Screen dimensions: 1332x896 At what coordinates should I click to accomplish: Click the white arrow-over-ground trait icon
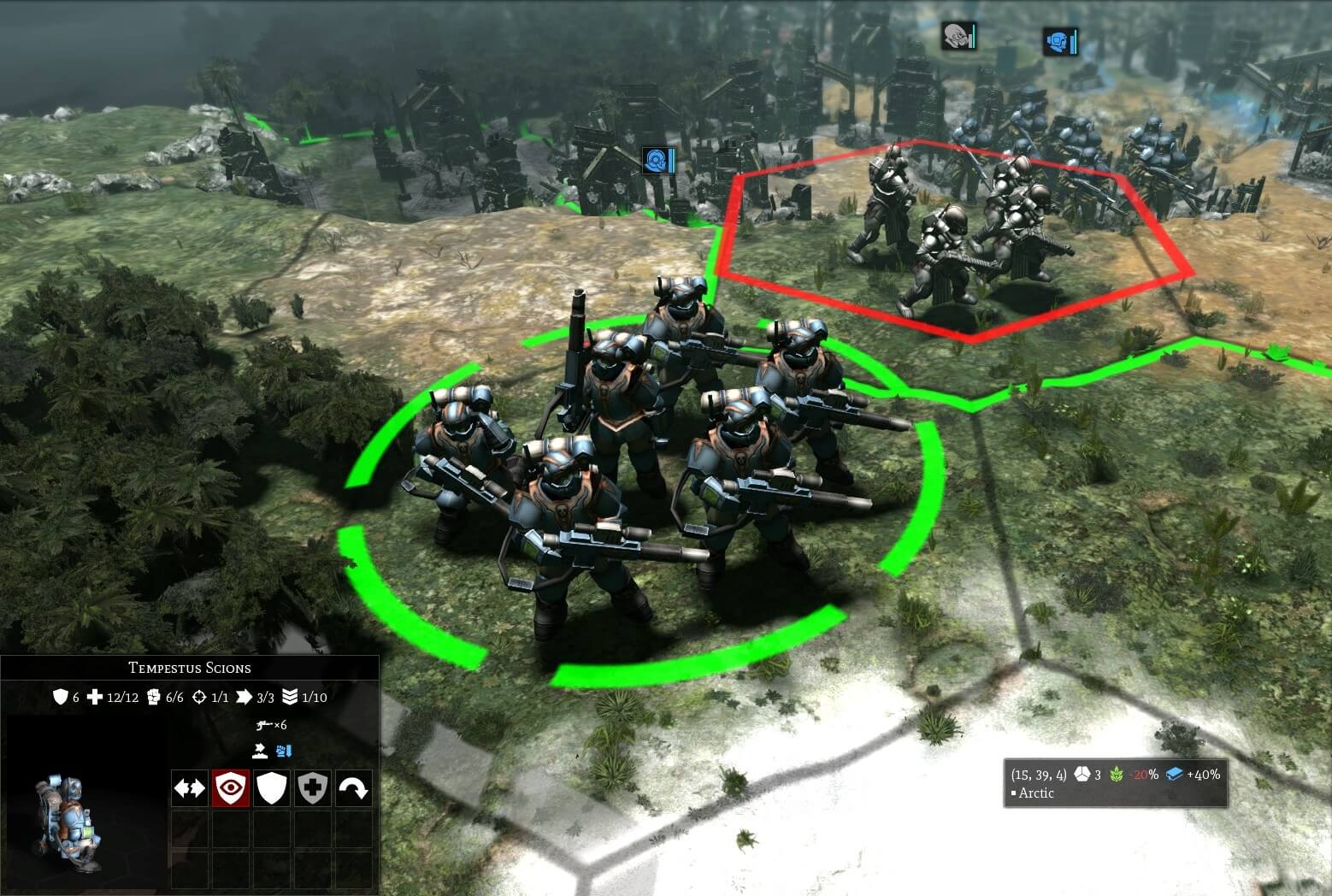coord(261,752)
